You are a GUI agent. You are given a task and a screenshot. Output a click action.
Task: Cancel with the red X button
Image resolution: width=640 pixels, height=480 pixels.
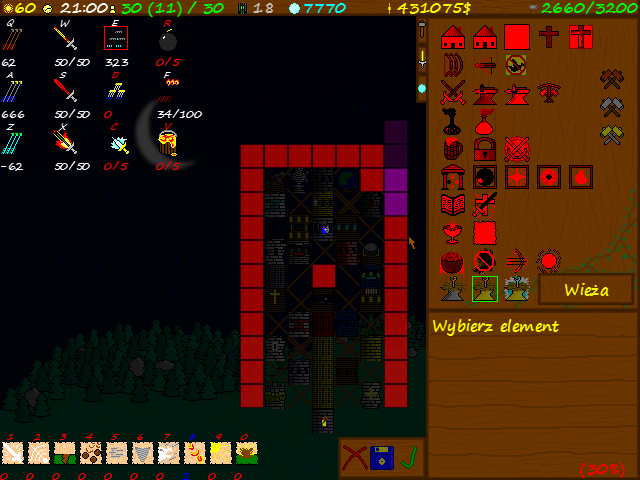(354, 457)
